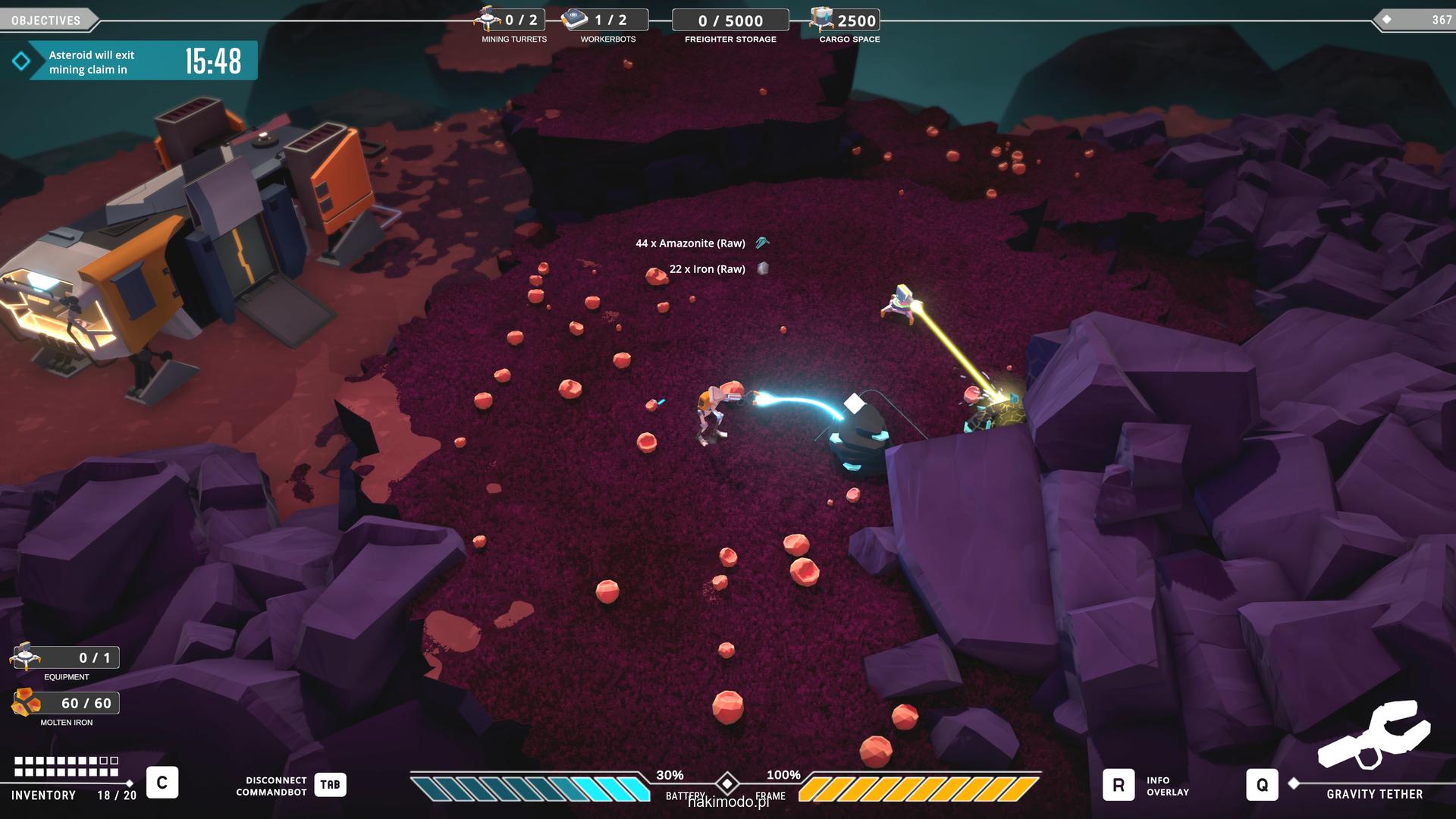The height and width of the screenshot is (819, 1456).
Task: Activate the Gravity Tether tool icon
Action: point(1373,736)
